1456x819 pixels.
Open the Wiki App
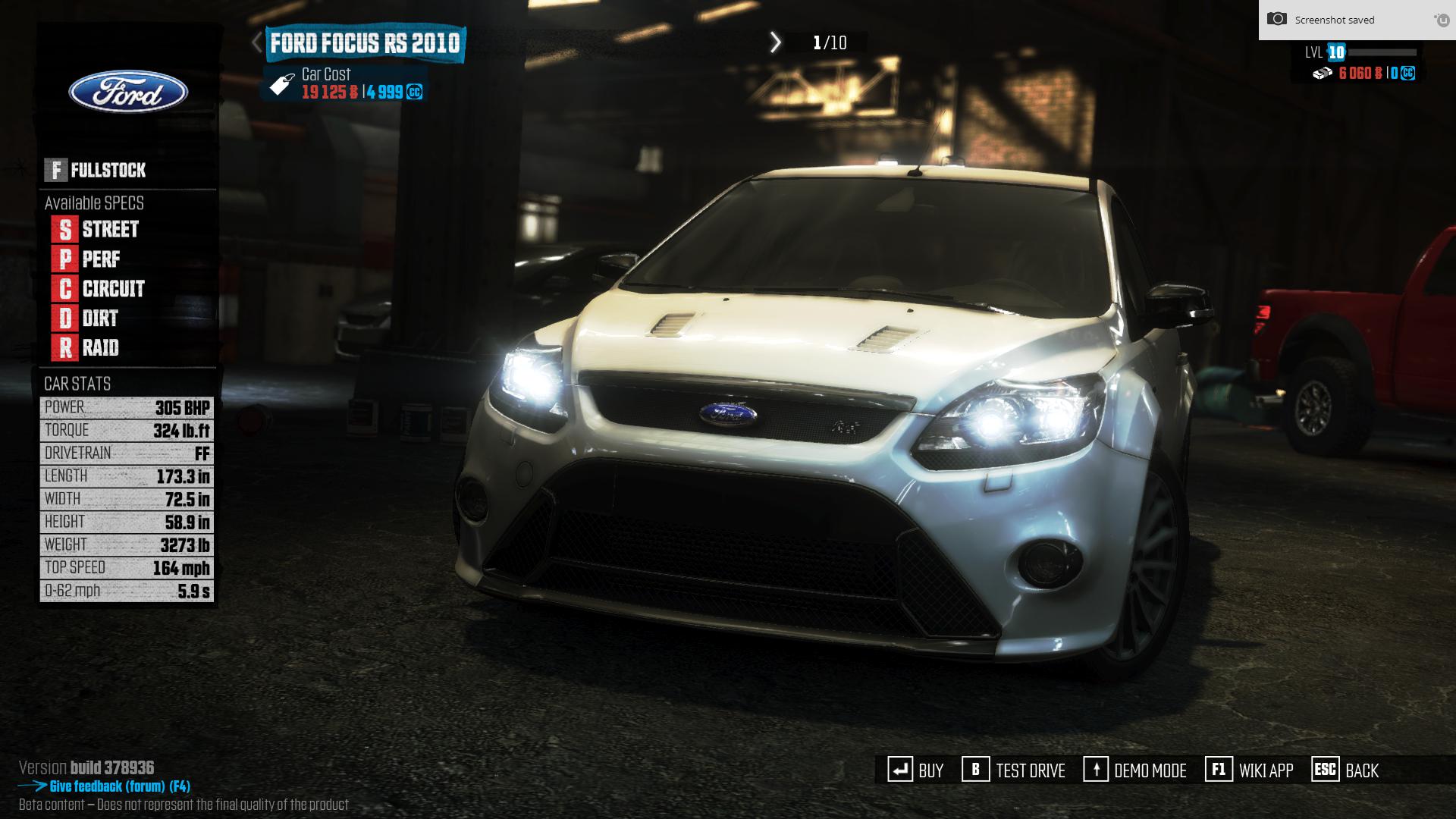point(1250,770)
